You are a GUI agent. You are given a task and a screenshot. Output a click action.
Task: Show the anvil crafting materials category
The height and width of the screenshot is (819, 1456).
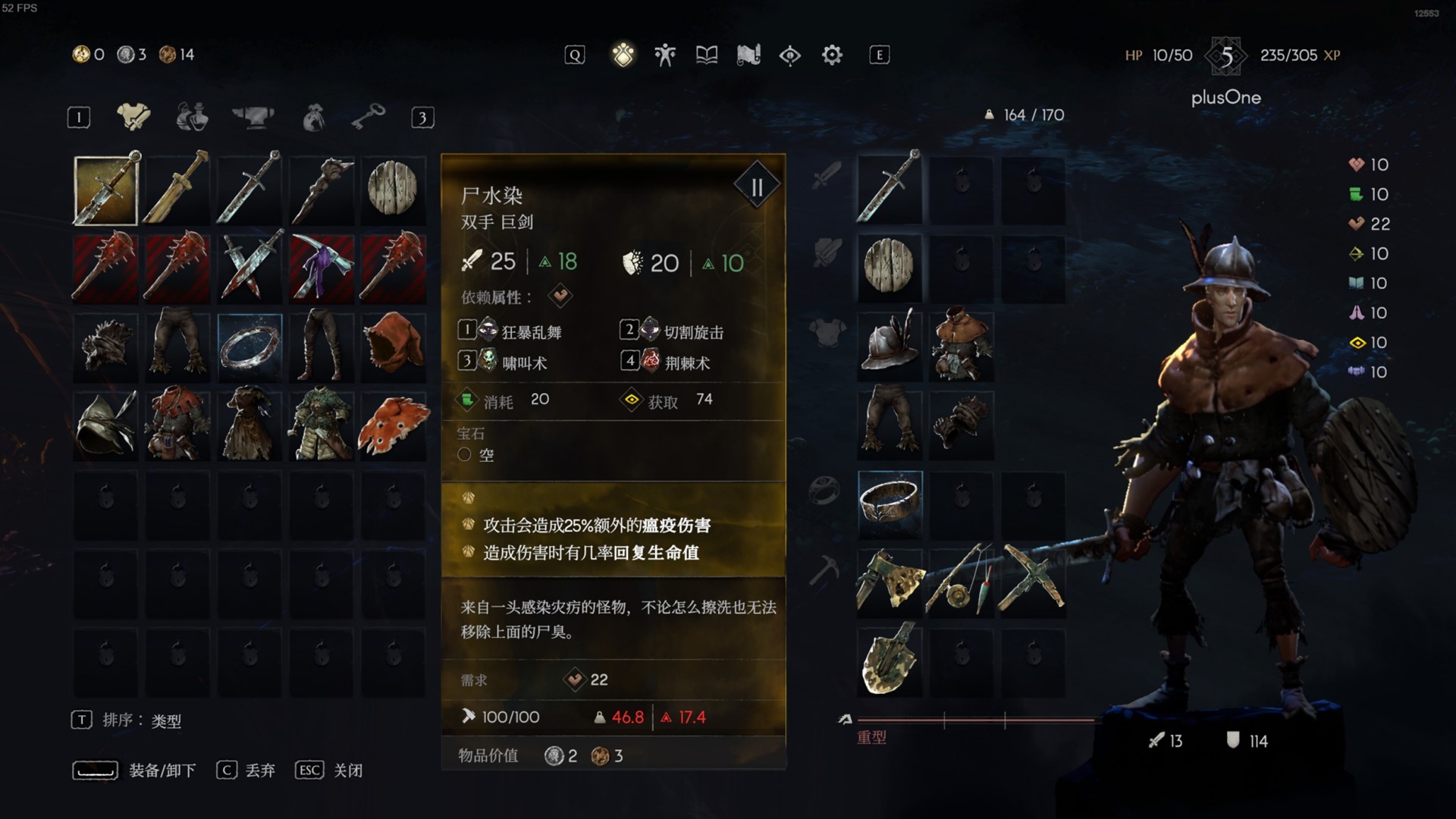click(x=253, y=118)
